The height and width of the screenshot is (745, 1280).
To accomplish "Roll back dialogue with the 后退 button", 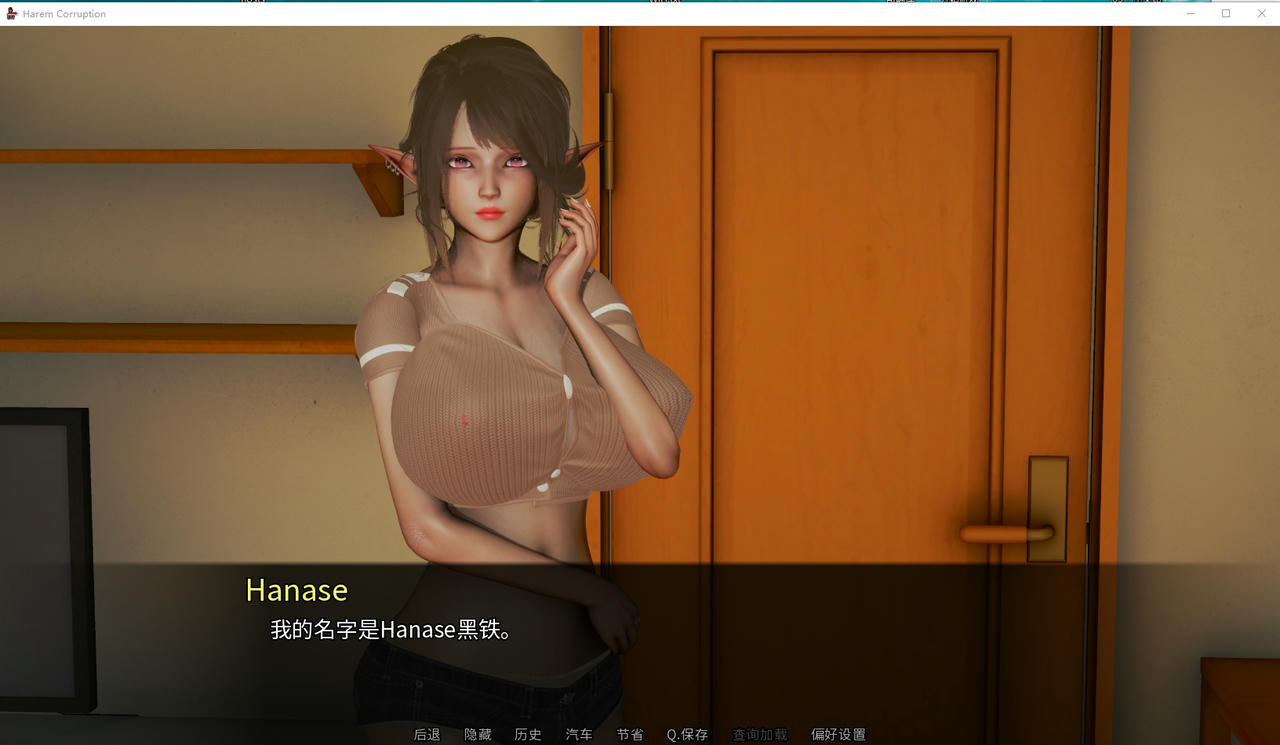I will pyautogui.click(x=427, y=734).
